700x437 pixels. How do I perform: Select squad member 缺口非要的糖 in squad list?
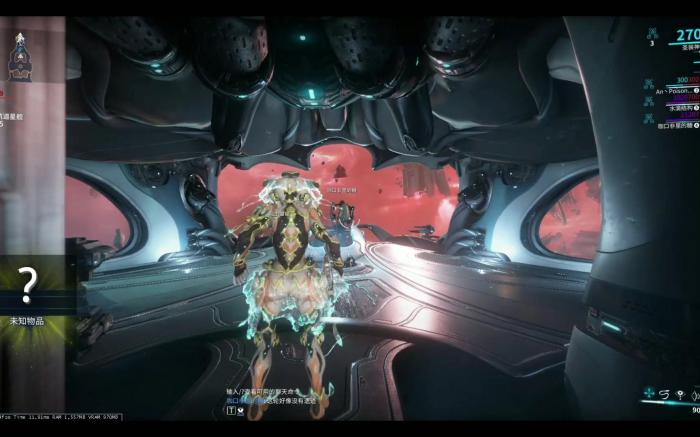click(676, 125)
